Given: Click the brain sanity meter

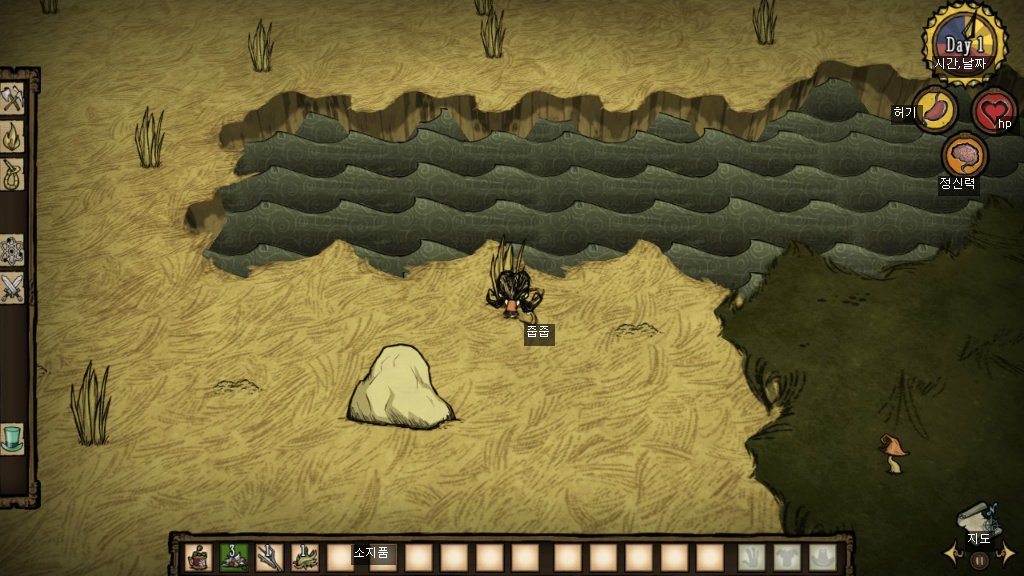Looking at the screenshot, I should [x=965, y=155].
